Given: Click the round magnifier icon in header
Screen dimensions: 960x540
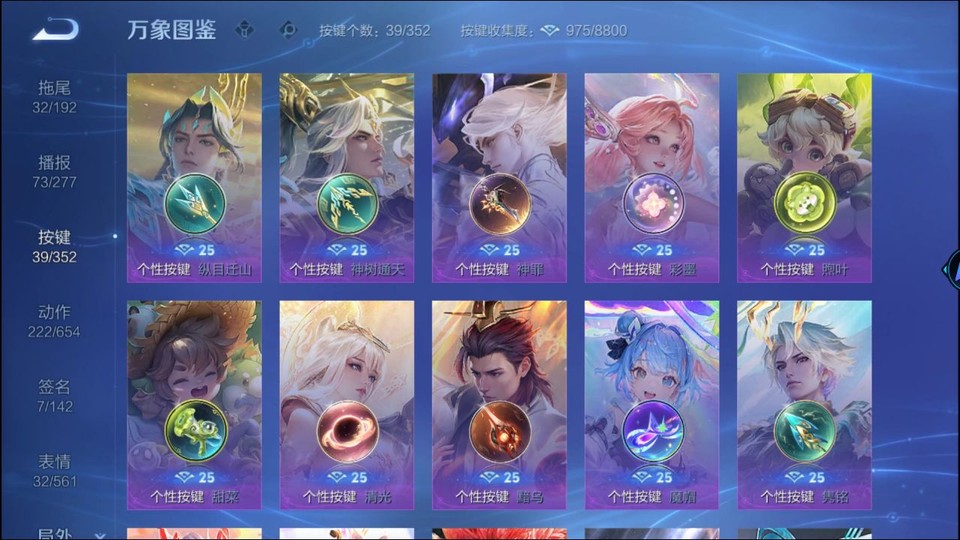Looking at the screenshot, I should 288,30.
